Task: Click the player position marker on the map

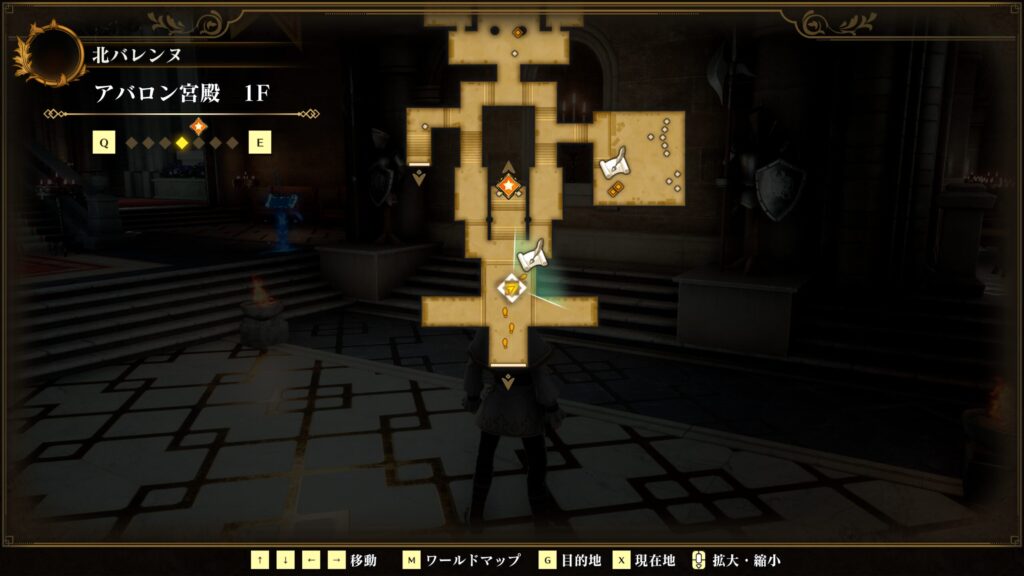Action: (511, 288)
